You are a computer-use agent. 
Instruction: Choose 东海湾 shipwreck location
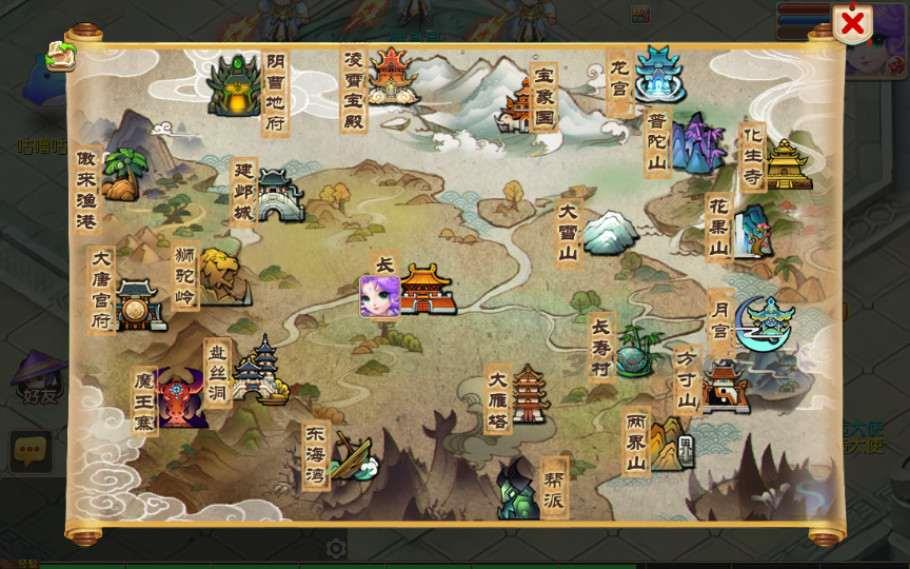[351, 455]
